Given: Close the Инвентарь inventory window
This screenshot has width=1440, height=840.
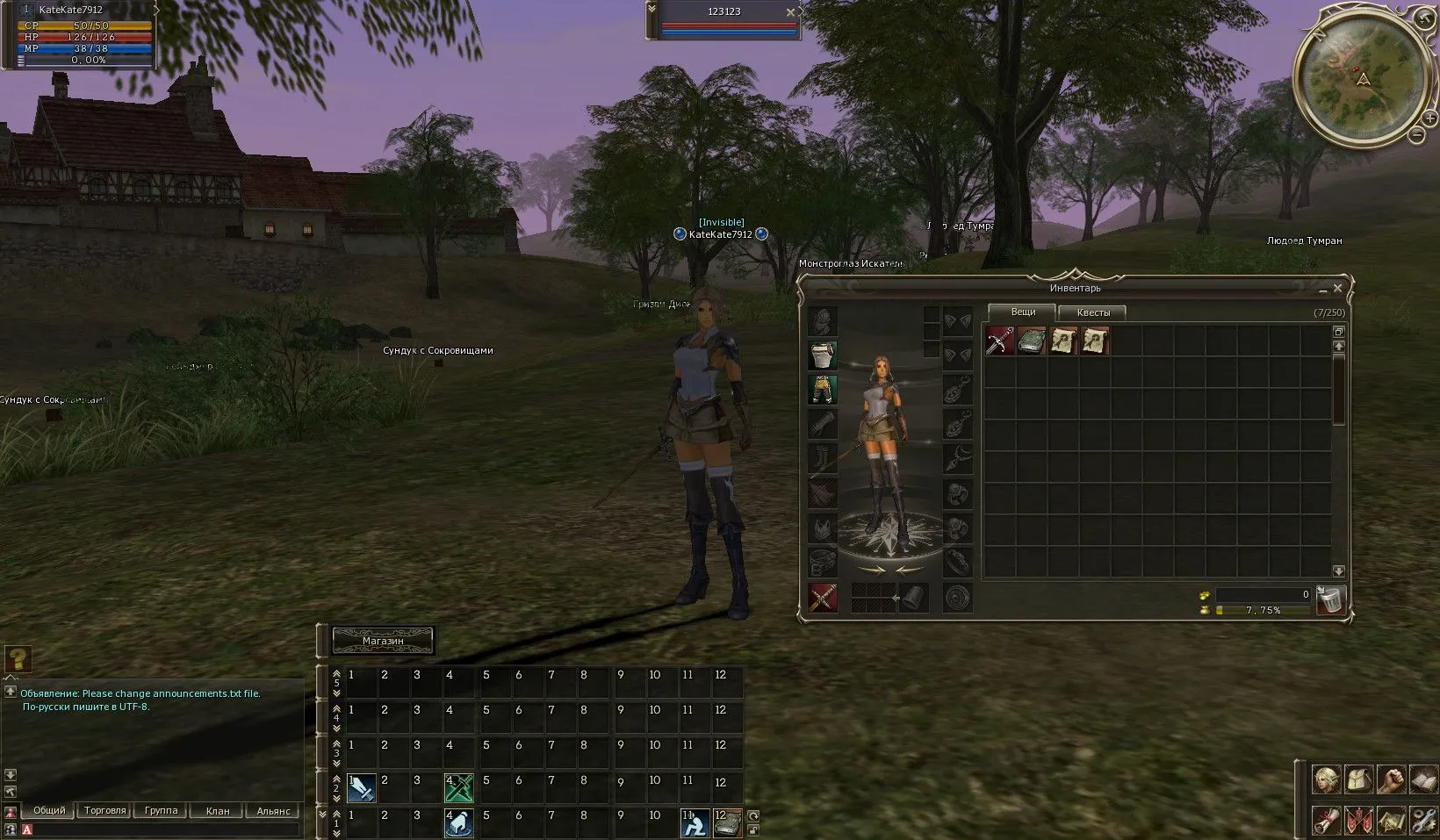Looking at the screenshot, I should (x=1337, y=288).
